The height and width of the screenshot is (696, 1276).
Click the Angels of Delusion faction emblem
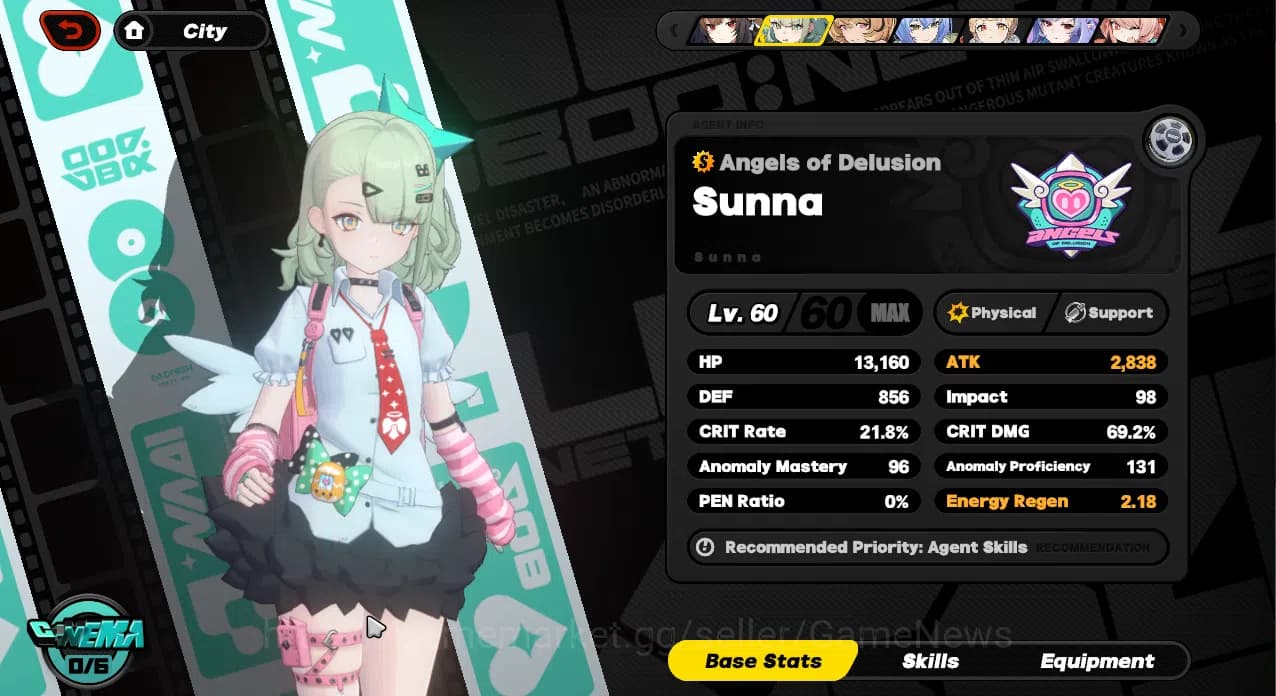1070,204
